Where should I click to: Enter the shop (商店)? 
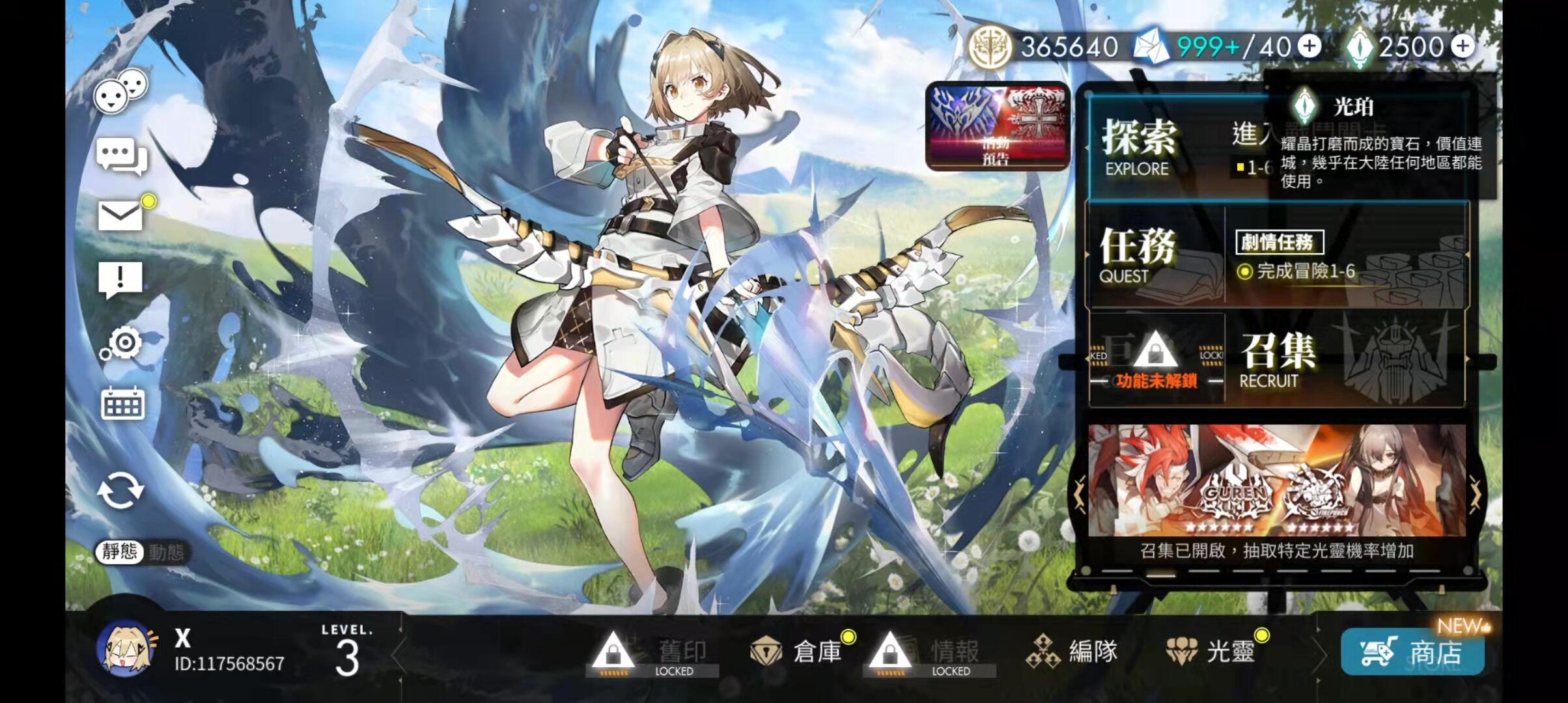(x=1412, y=652)
